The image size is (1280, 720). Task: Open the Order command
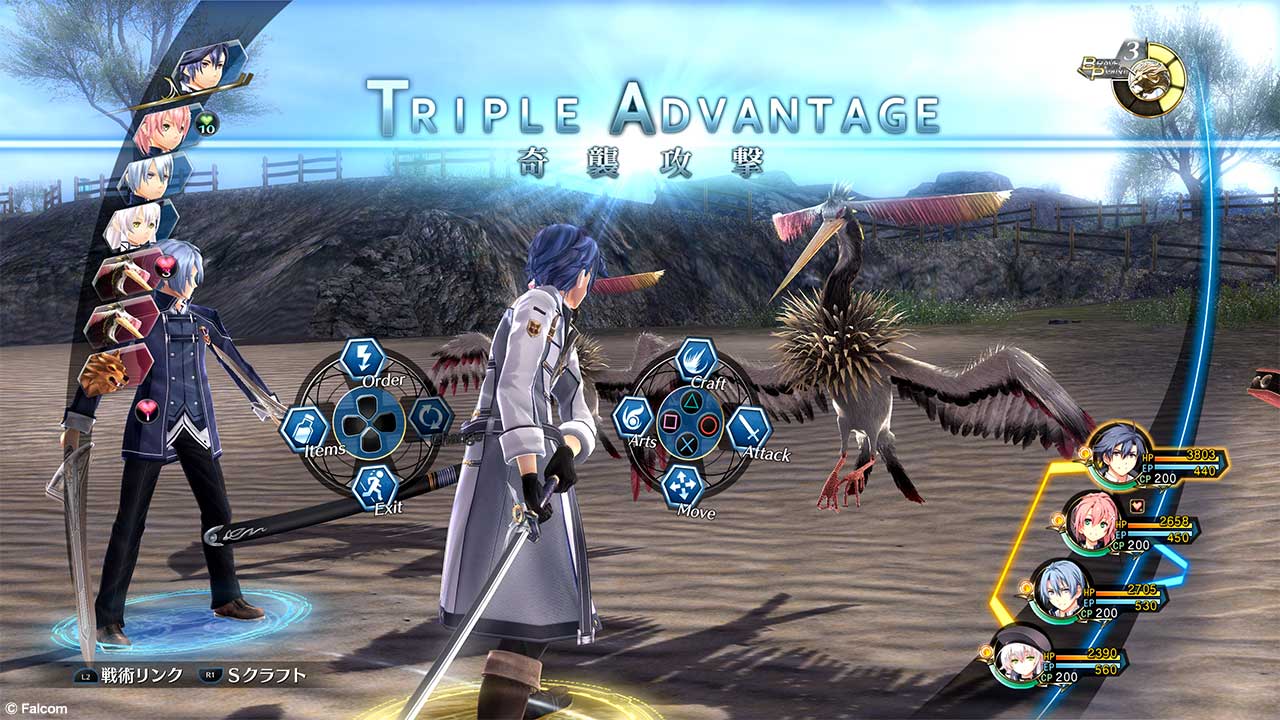point(363,360)
